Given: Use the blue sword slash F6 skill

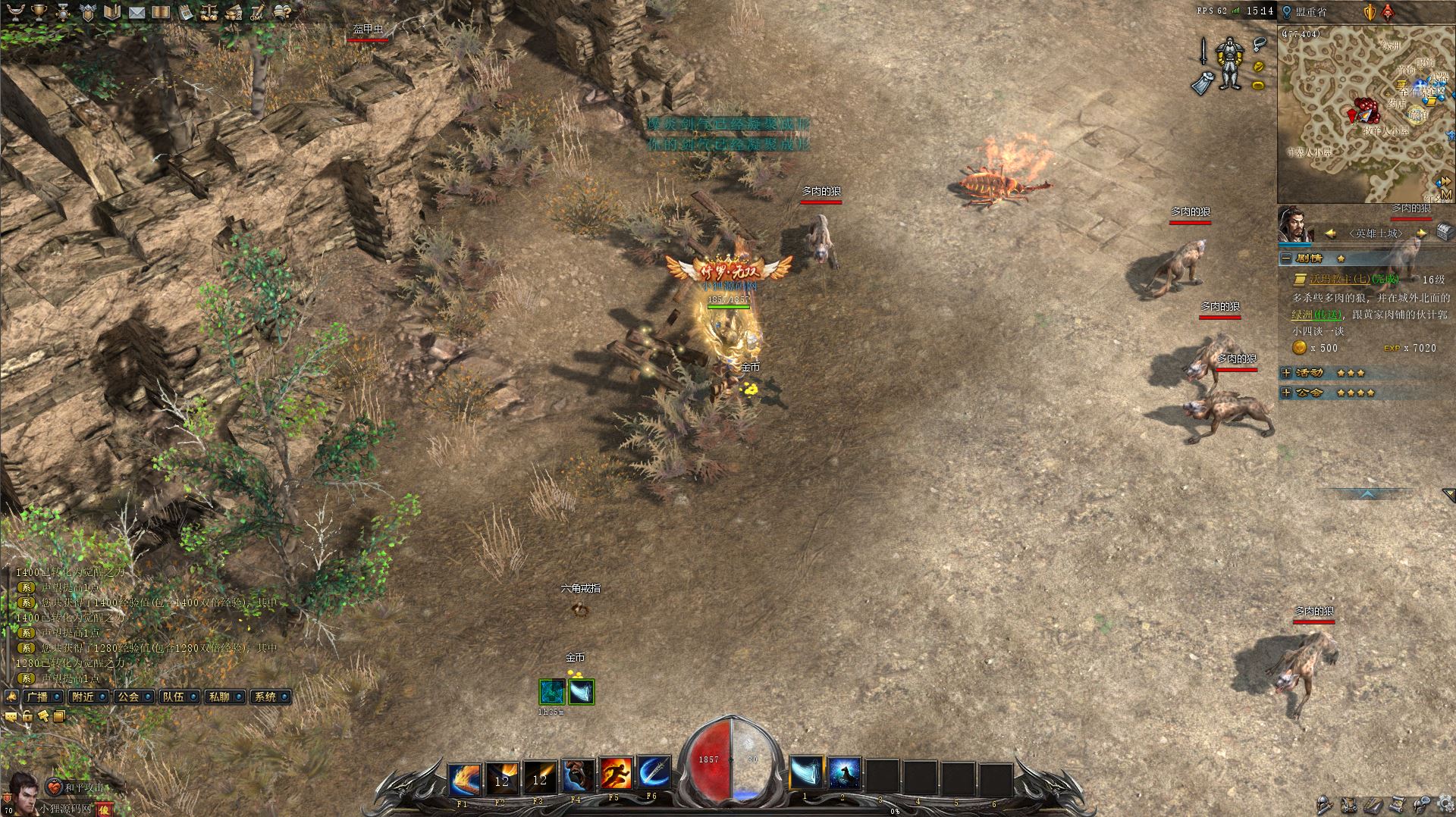Looking at the screenshot, I should [654, 775].
